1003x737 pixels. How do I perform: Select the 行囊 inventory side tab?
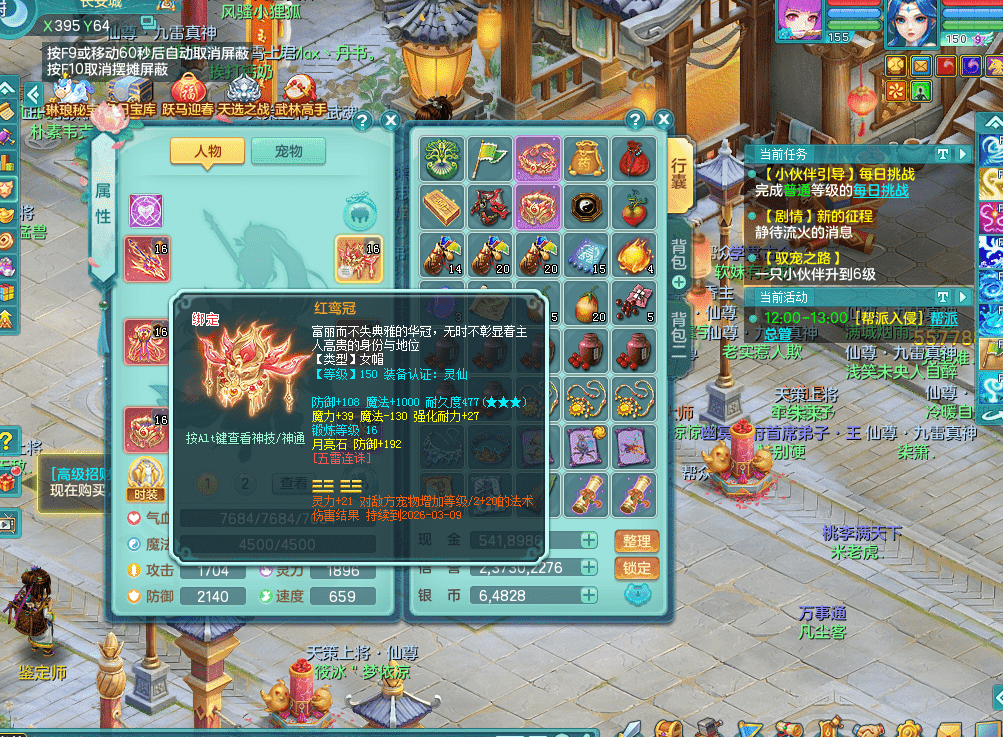(x=679, y=173)
